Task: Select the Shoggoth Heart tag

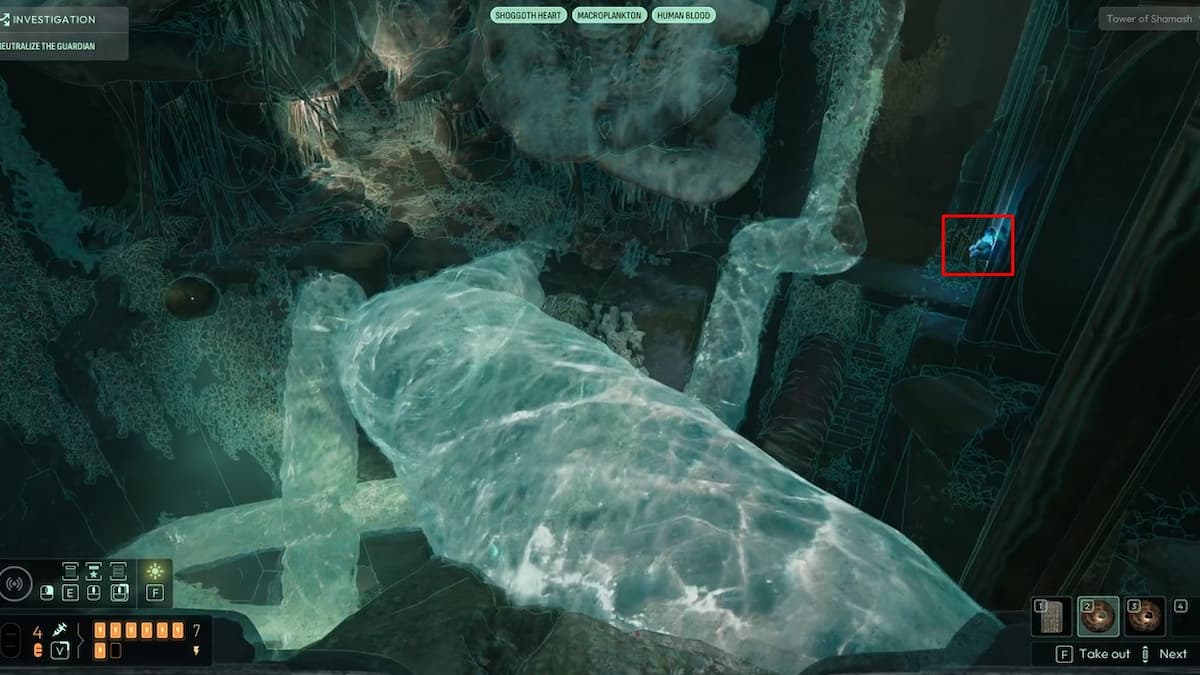Action: tap(528, 16)
